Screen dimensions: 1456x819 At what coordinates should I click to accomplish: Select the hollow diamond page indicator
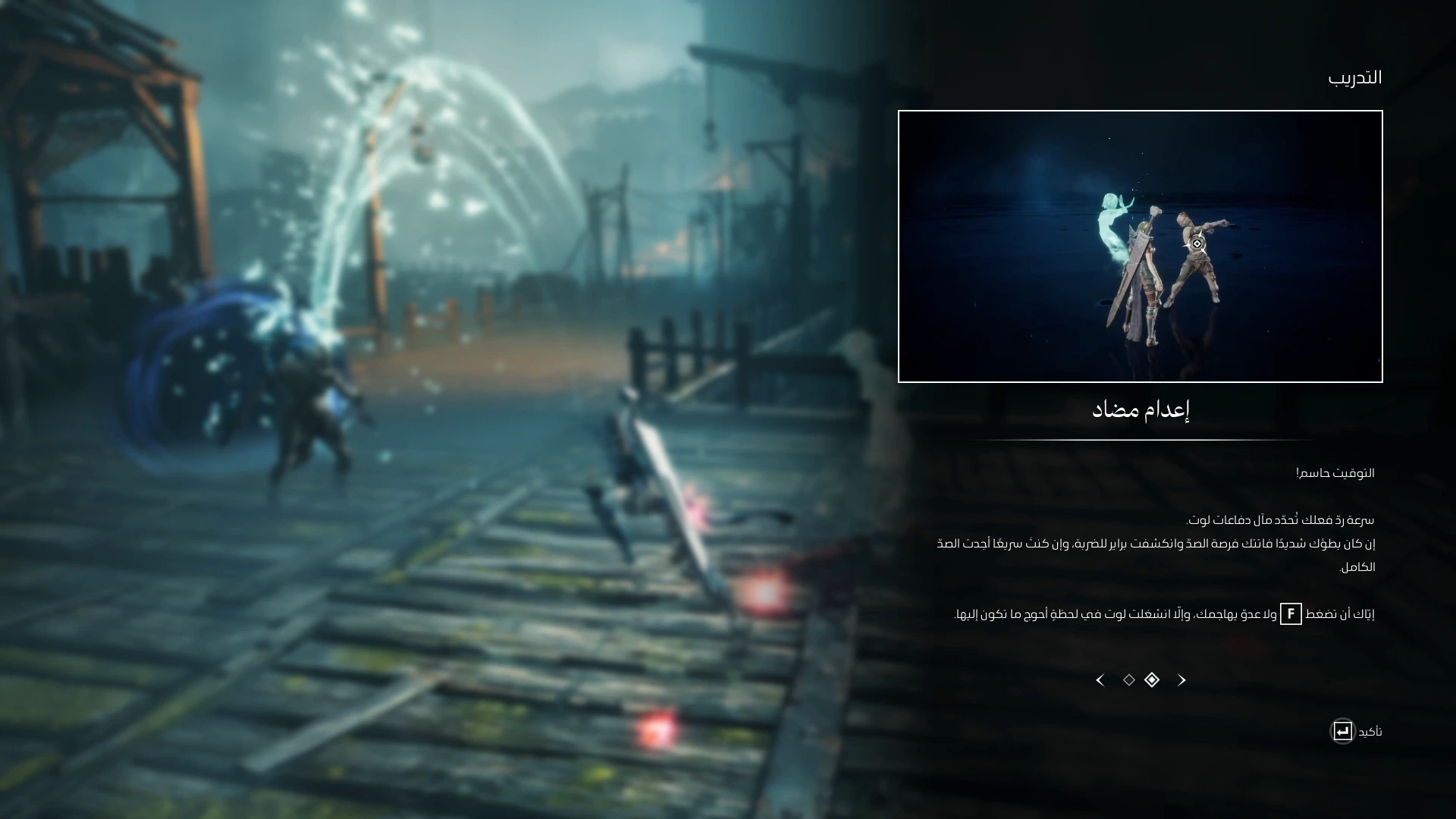click(1129, 680)
